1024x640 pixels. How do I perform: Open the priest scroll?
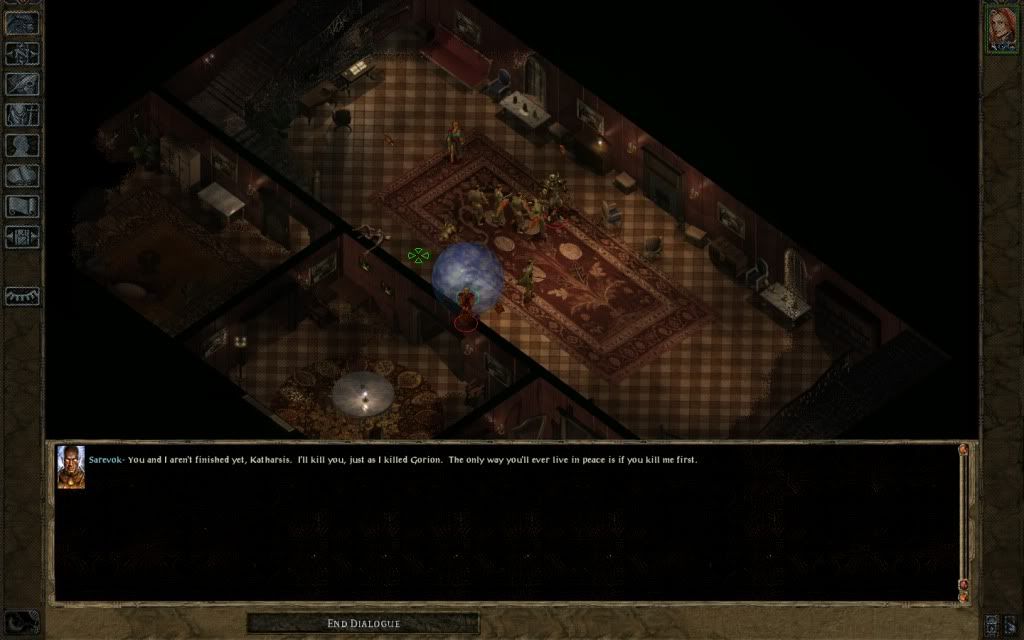pyautogui.click(x=22, y=207)
